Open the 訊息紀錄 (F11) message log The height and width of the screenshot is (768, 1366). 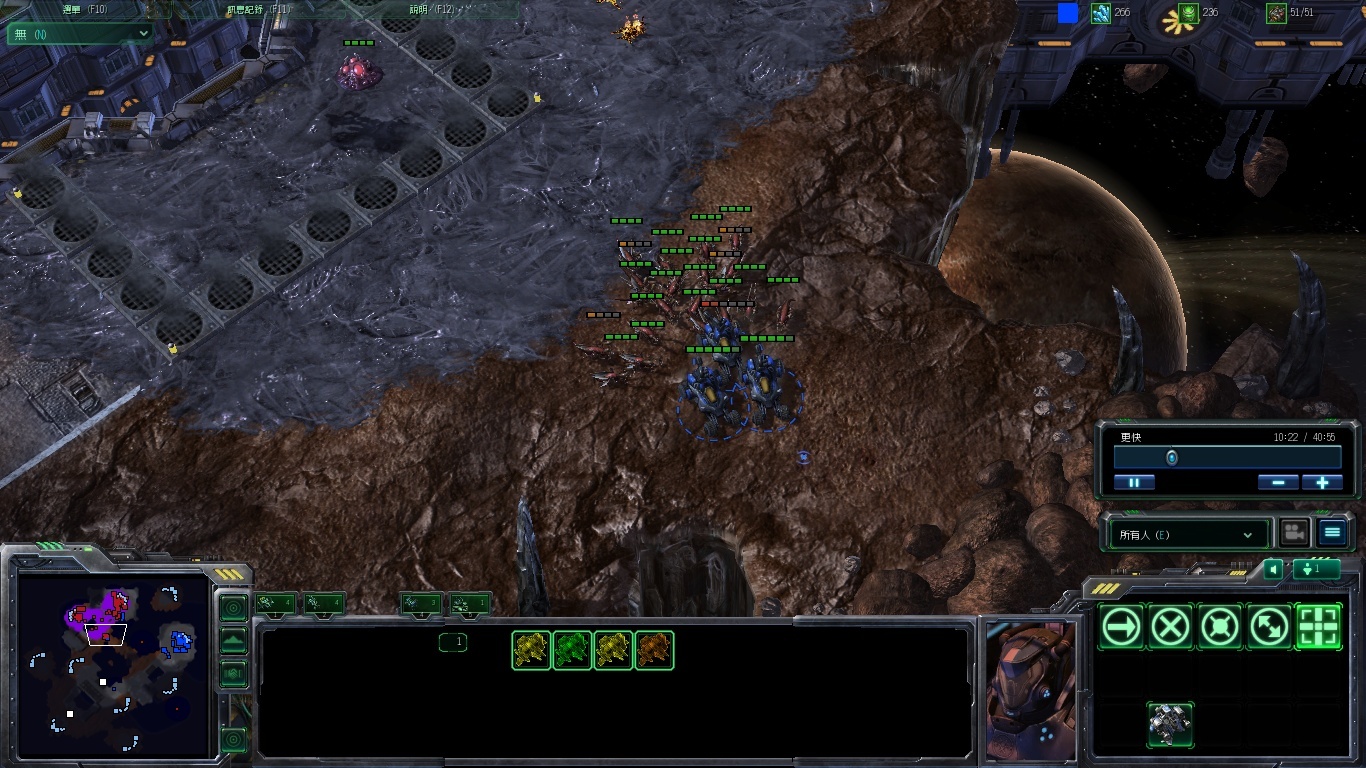[x=258, y=9]
